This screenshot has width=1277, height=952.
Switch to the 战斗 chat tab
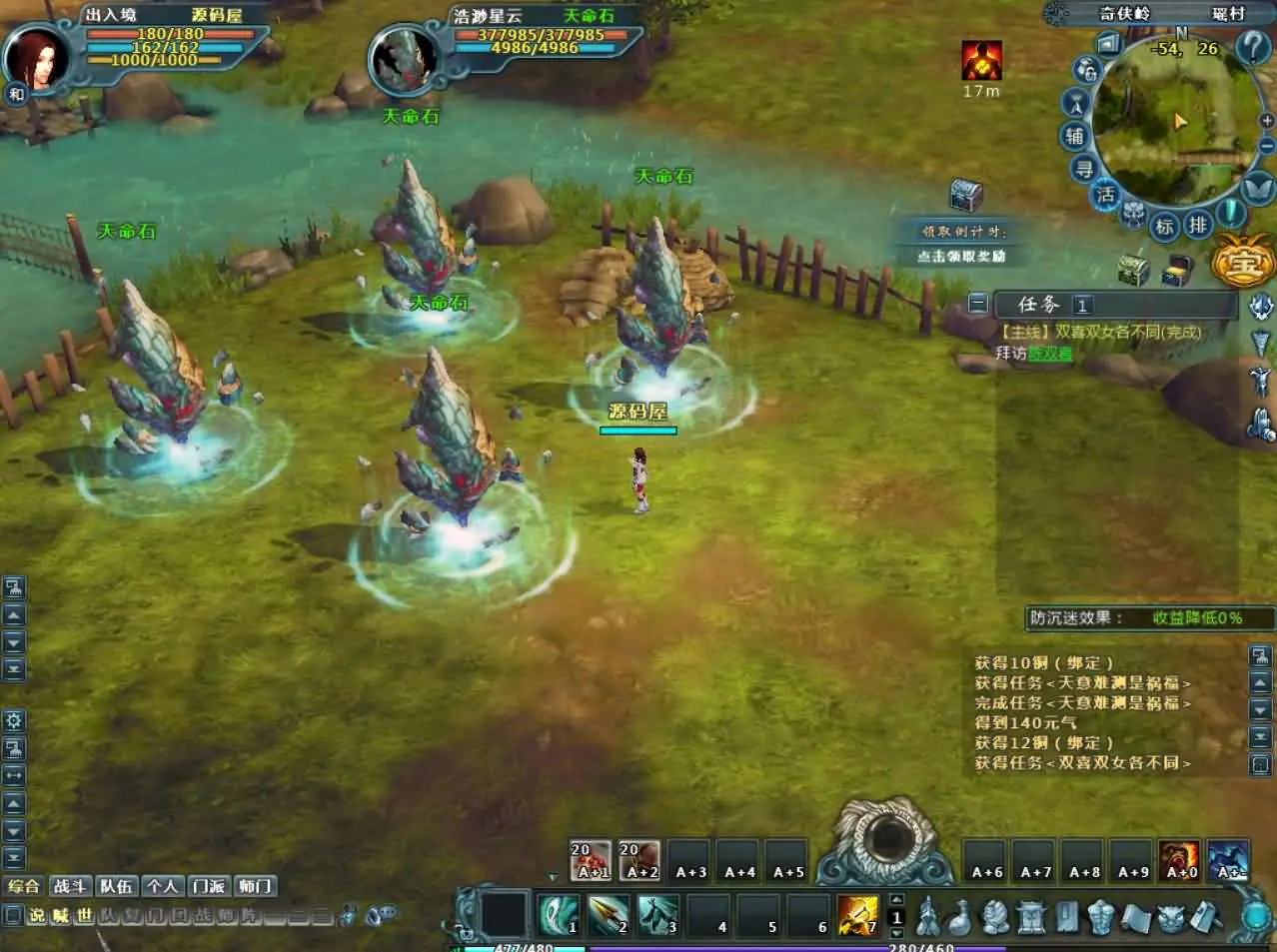(x=70, y=886)
